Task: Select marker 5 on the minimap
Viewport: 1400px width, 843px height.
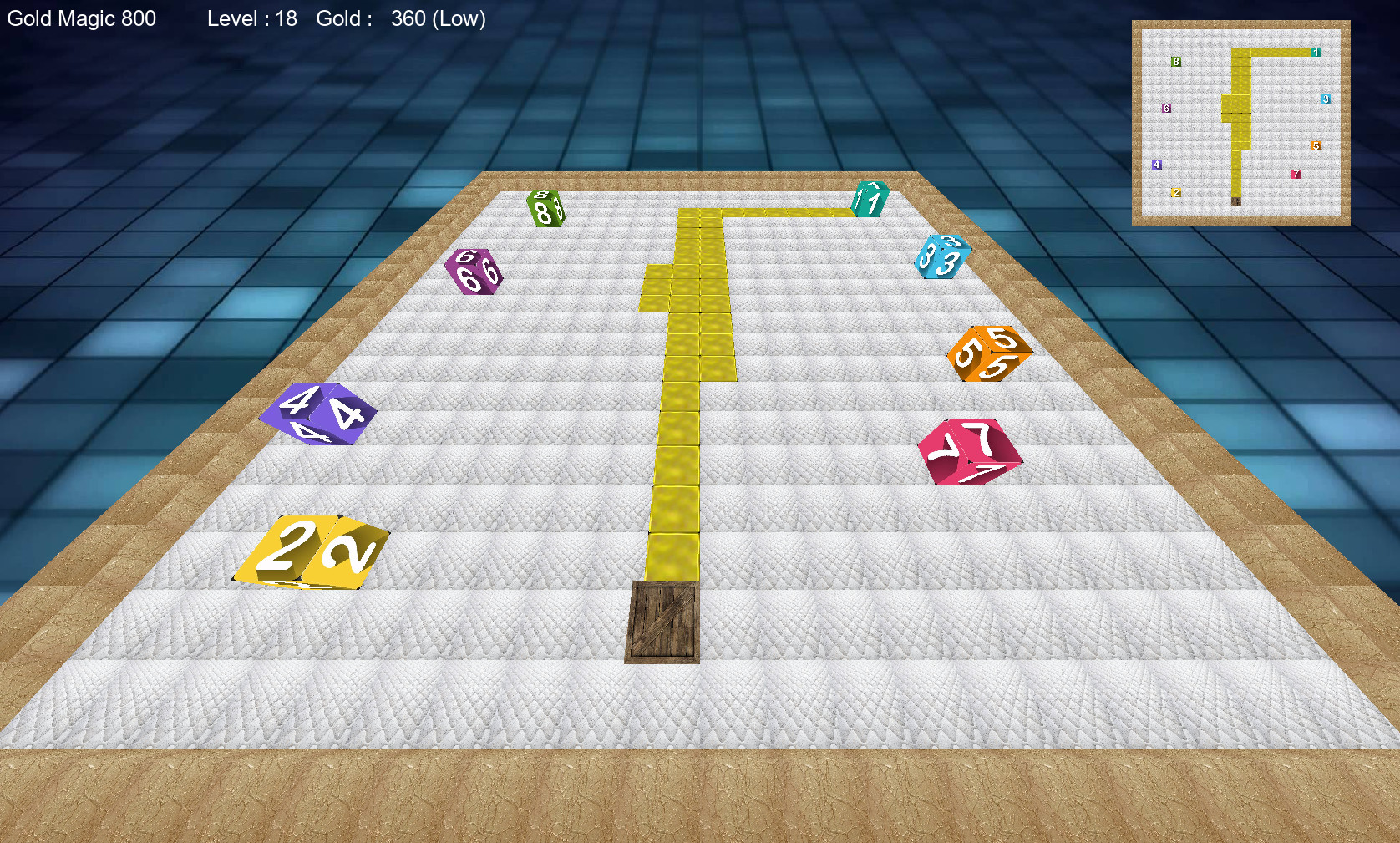Action: coord(1316,145)
